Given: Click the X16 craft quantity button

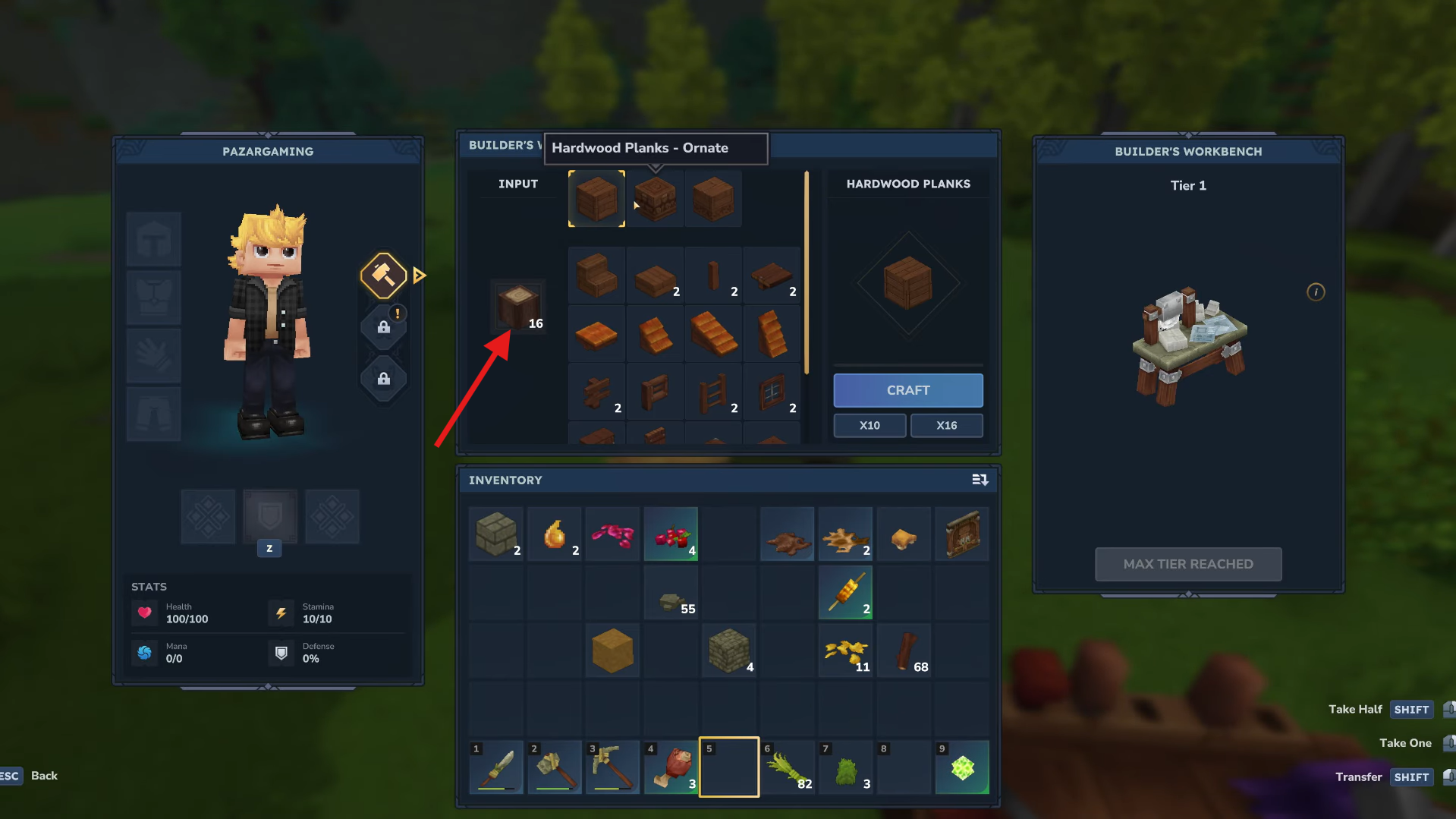Looking at the screenshot, I should pyautogui.click(x=946, y=425).
